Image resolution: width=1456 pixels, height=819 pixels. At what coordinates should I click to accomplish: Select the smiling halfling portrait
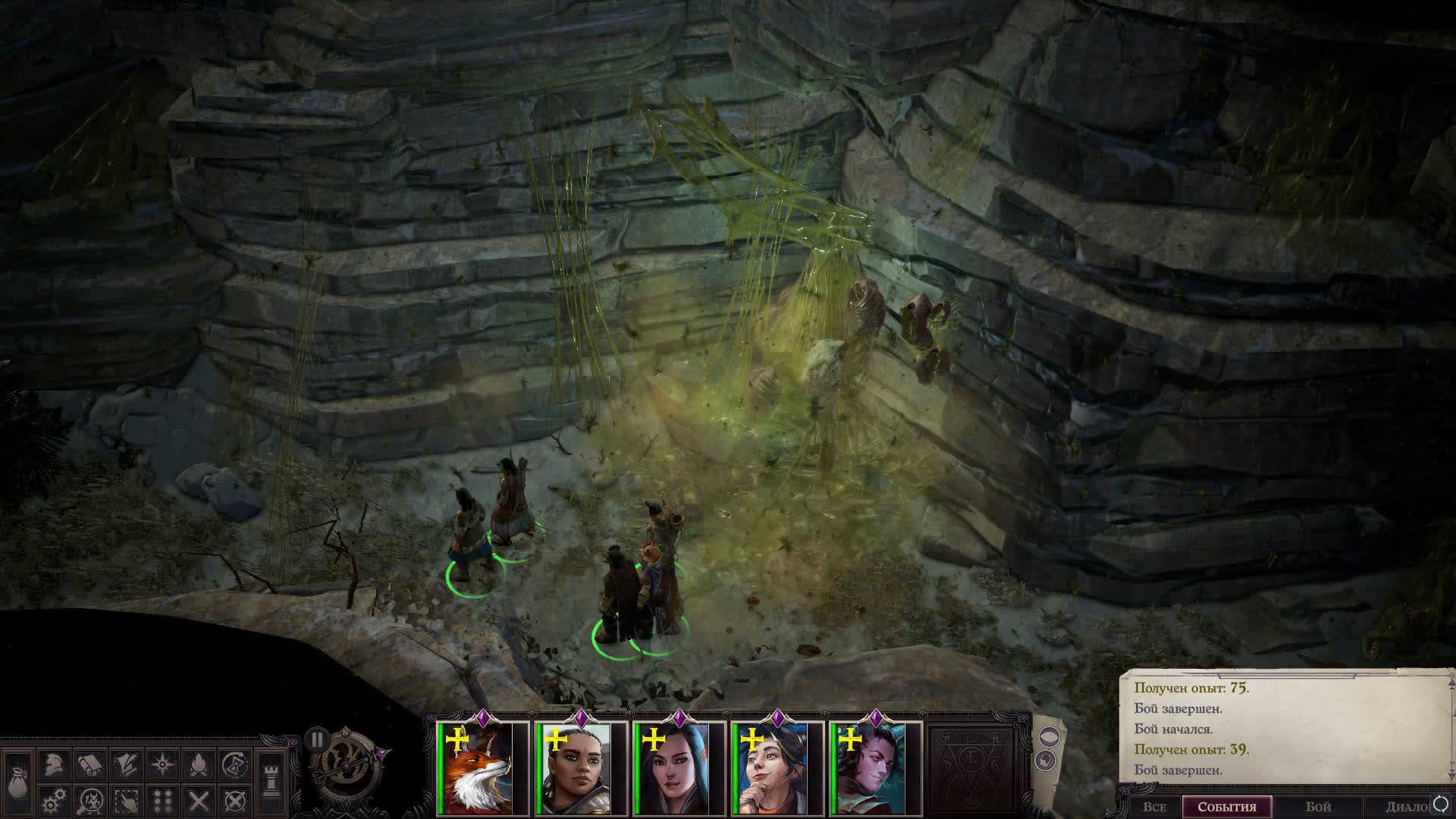click(772, 769)
